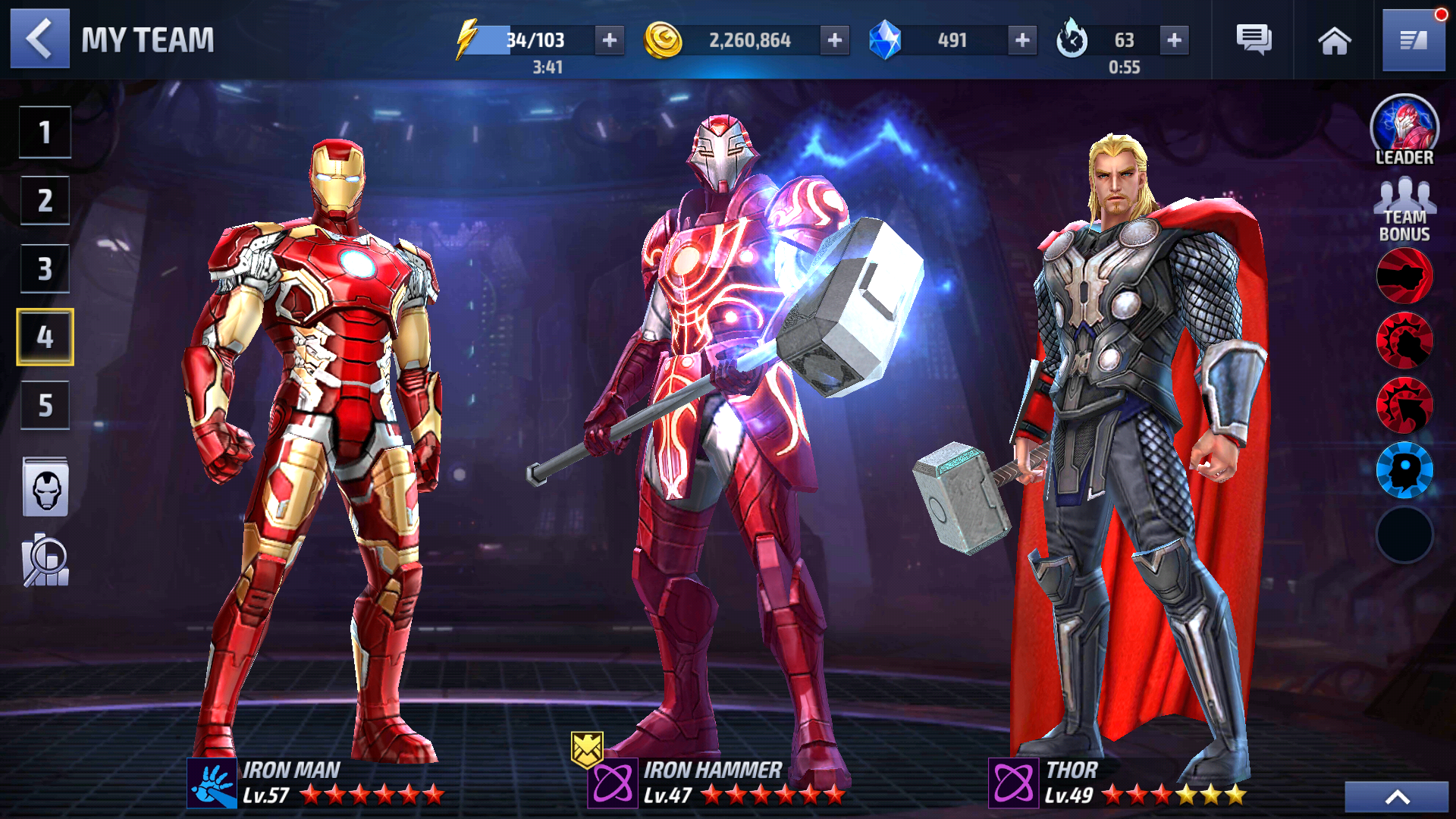The image size is (1456, 819).
Task: Open the chat speech bubble
Action: pos(1254,39)
